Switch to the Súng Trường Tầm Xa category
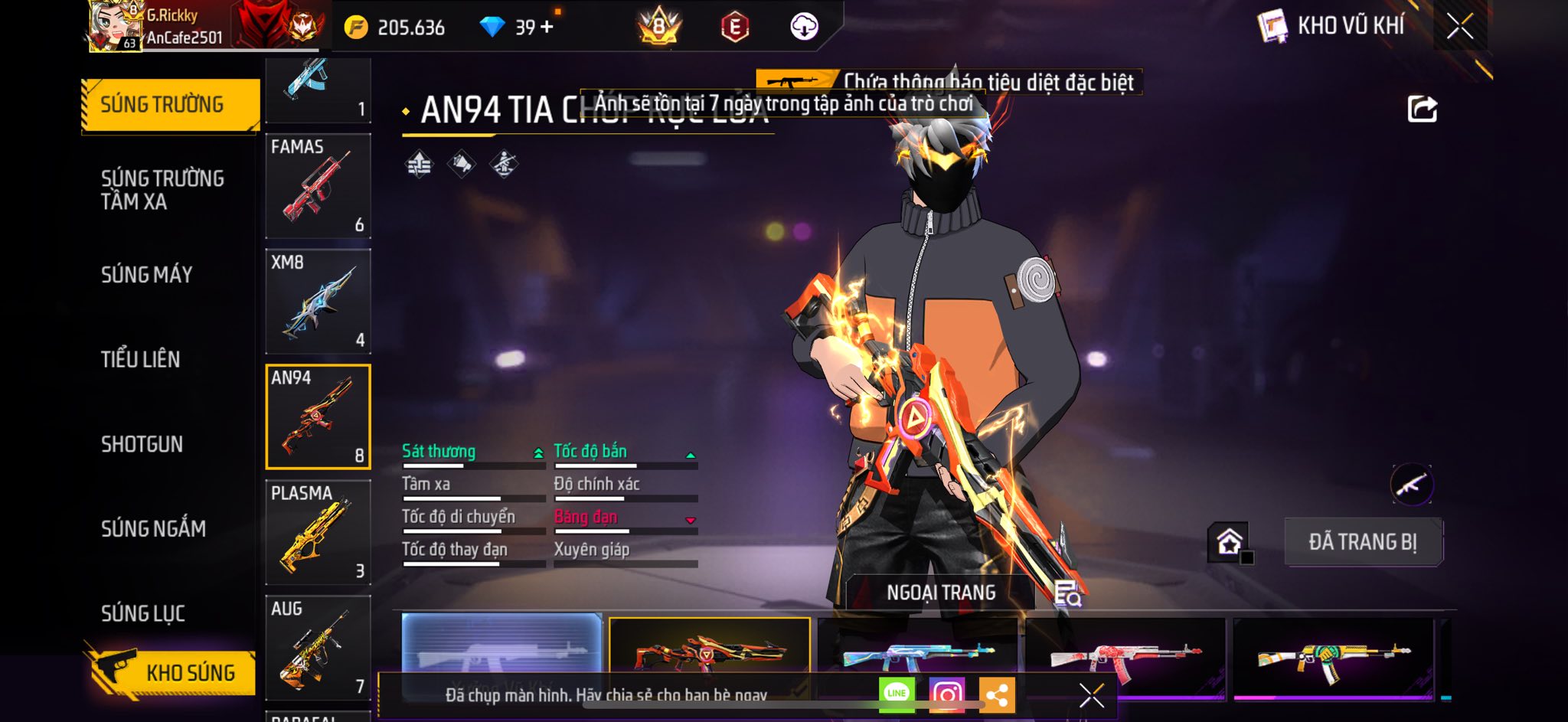1568x722 pixels. [162, 190]
